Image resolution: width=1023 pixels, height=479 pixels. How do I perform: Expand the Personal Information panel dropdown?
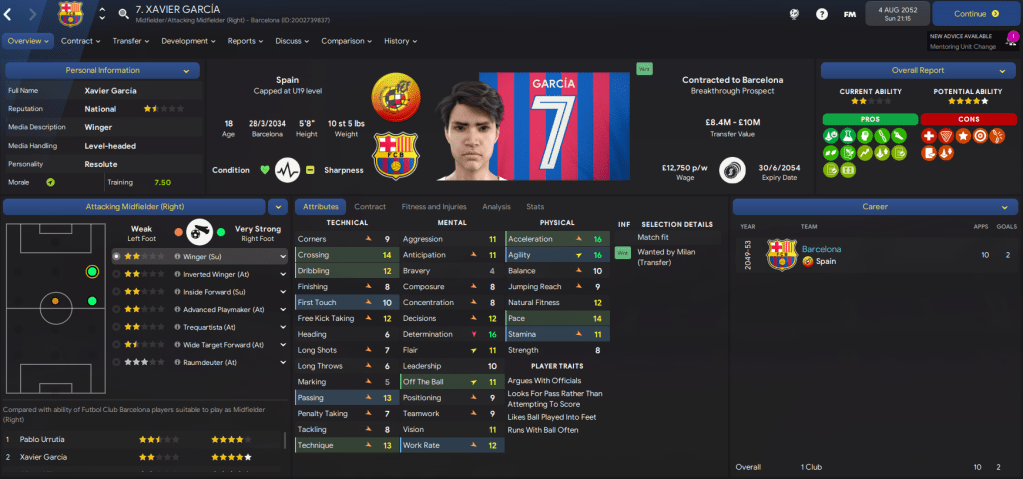tap(186, 71)
